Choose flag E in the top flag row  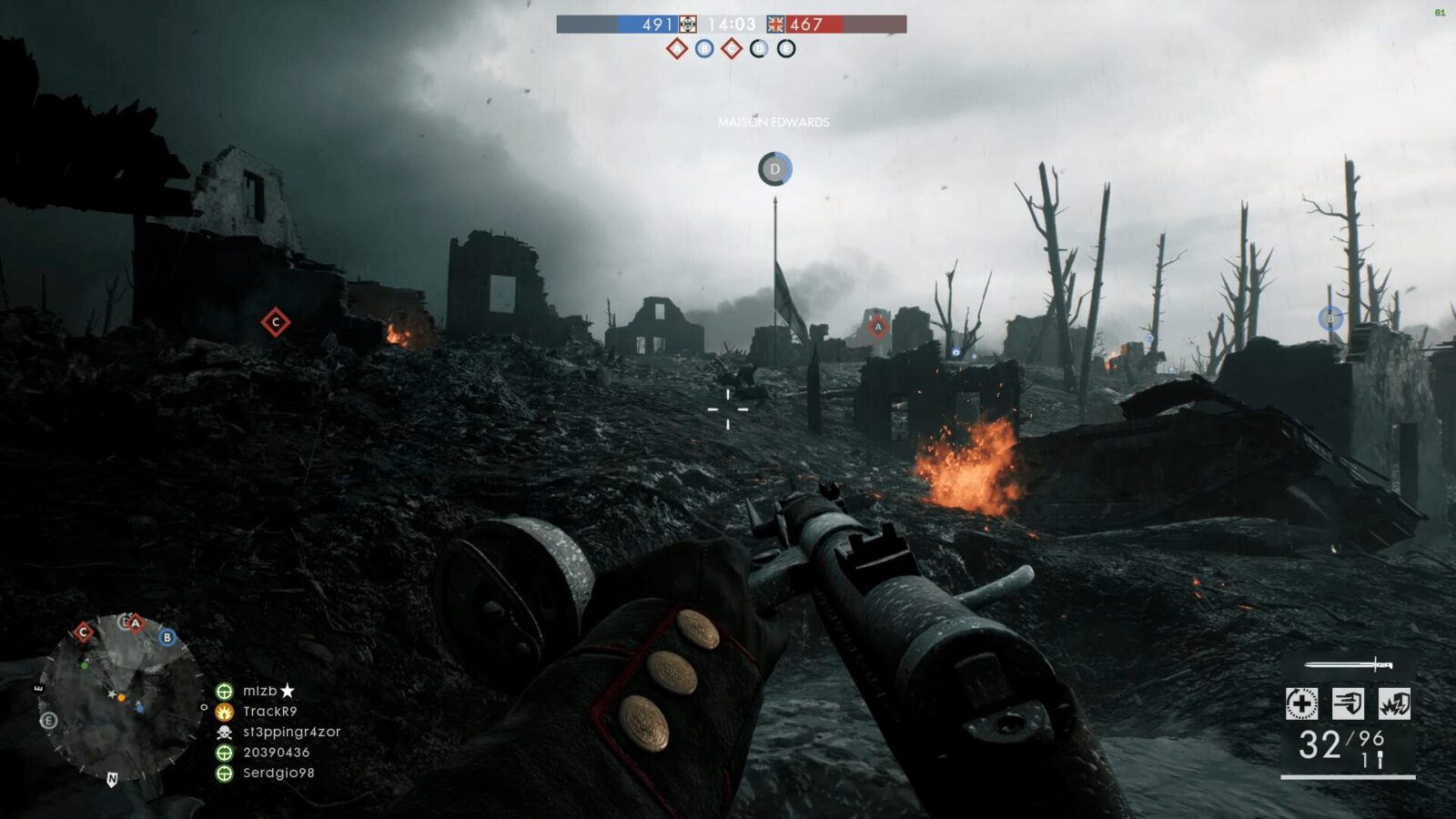click(786, 48)
